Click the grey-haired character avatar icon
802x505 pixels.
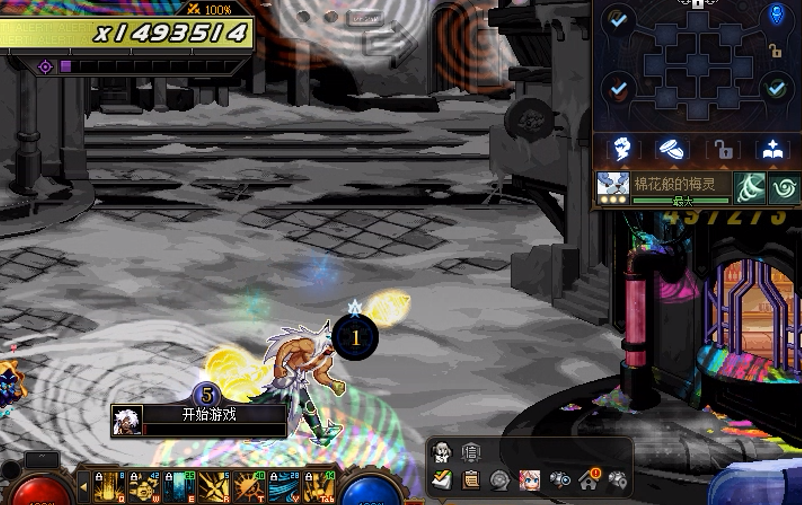[441, 452]
